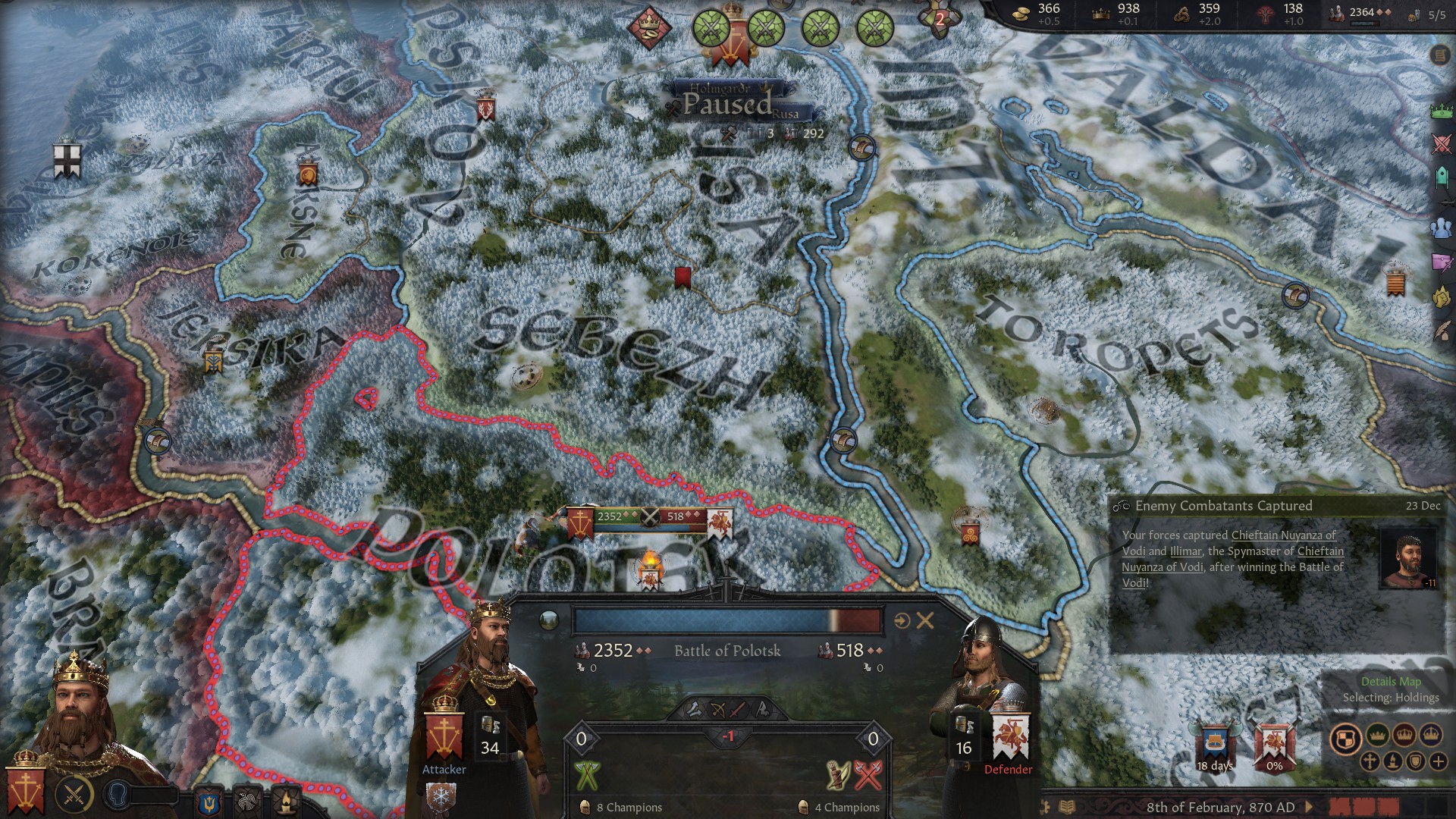Click the go-to-battle arrow beside the close button
The image size is (1456, 819).
point(902,621)
